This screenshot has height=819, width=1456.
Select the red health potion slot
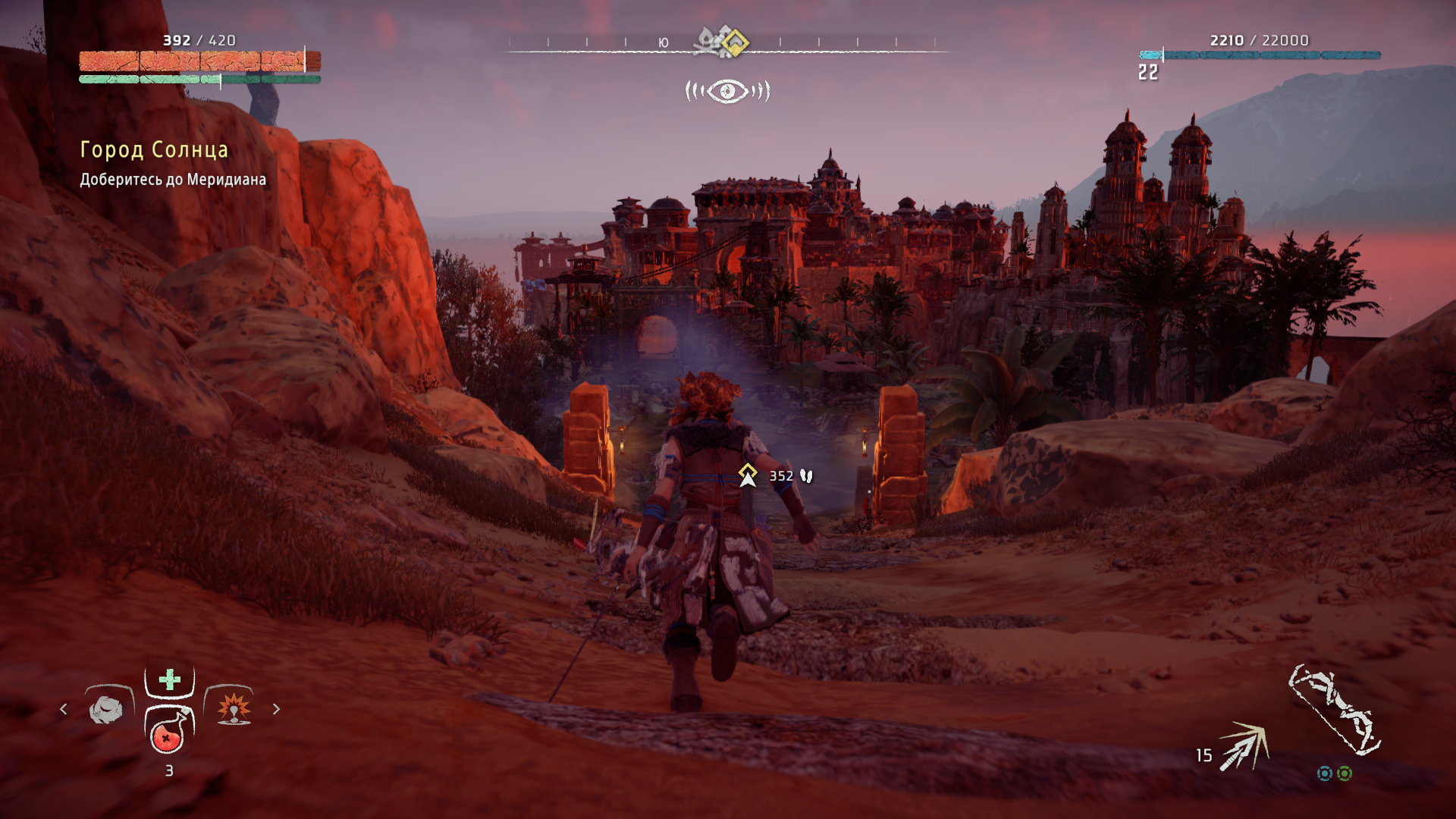168,732
